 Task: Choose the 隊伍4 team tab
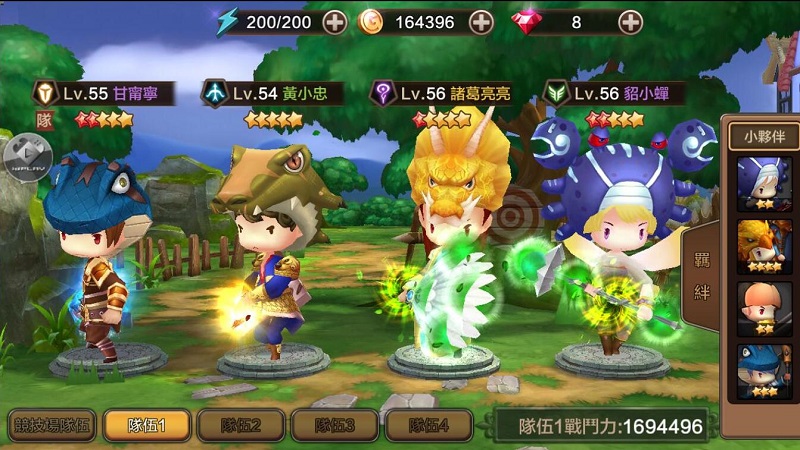427,425
